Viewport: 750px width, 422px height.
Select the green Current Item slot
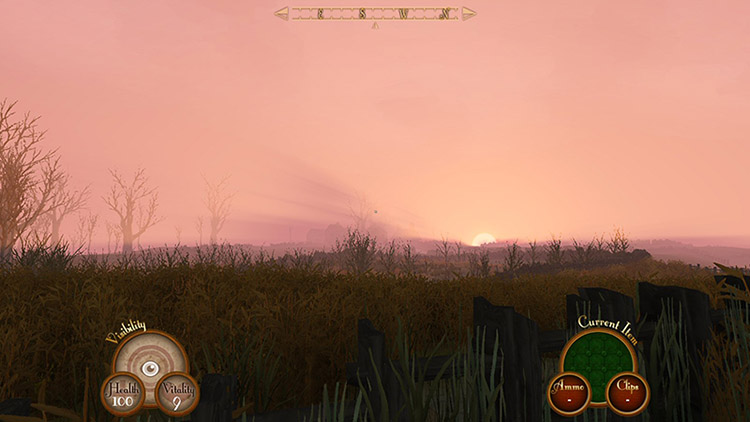point(598,355)
